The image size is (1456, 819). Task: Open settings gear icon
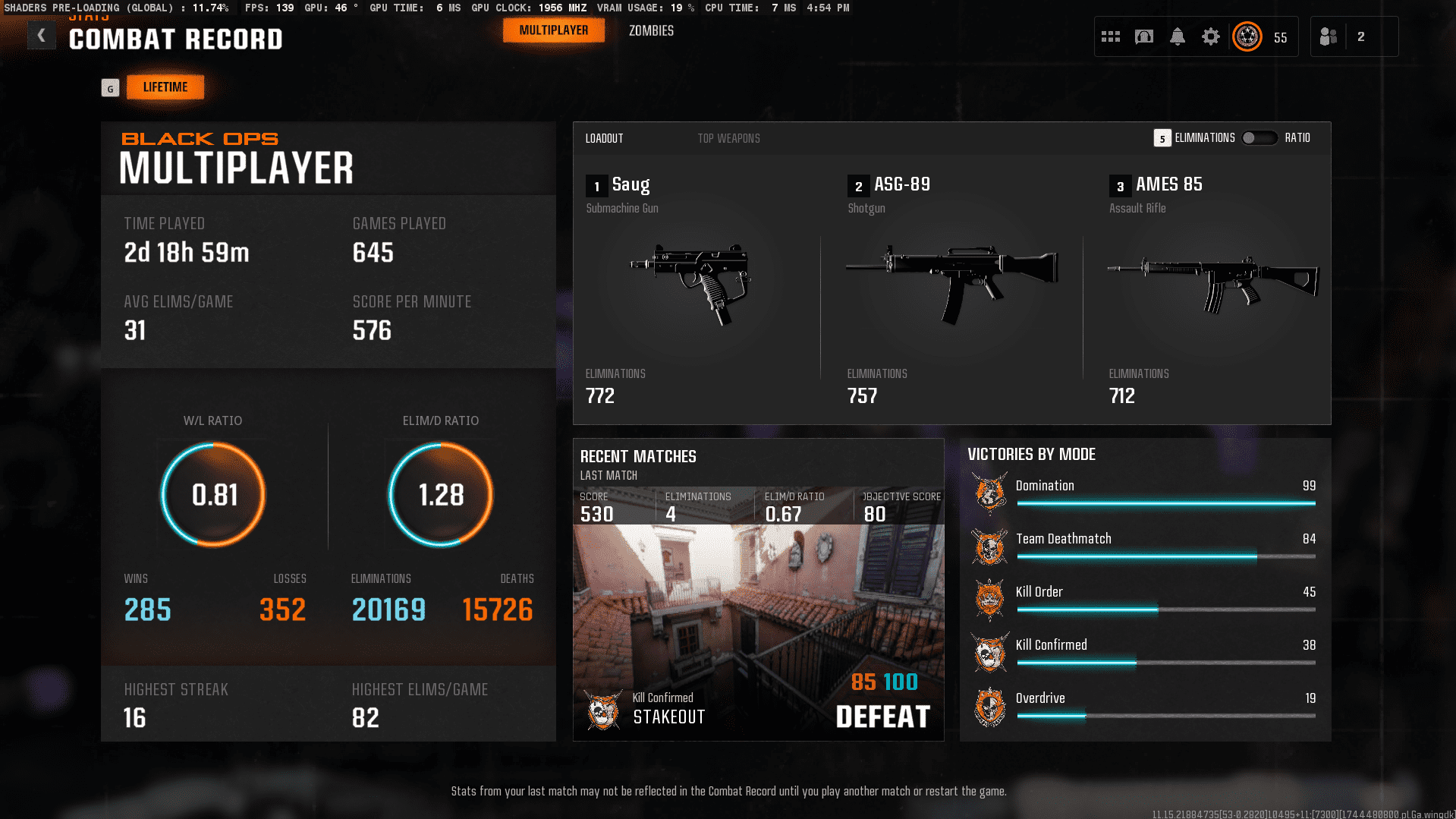coord(1211,36)
